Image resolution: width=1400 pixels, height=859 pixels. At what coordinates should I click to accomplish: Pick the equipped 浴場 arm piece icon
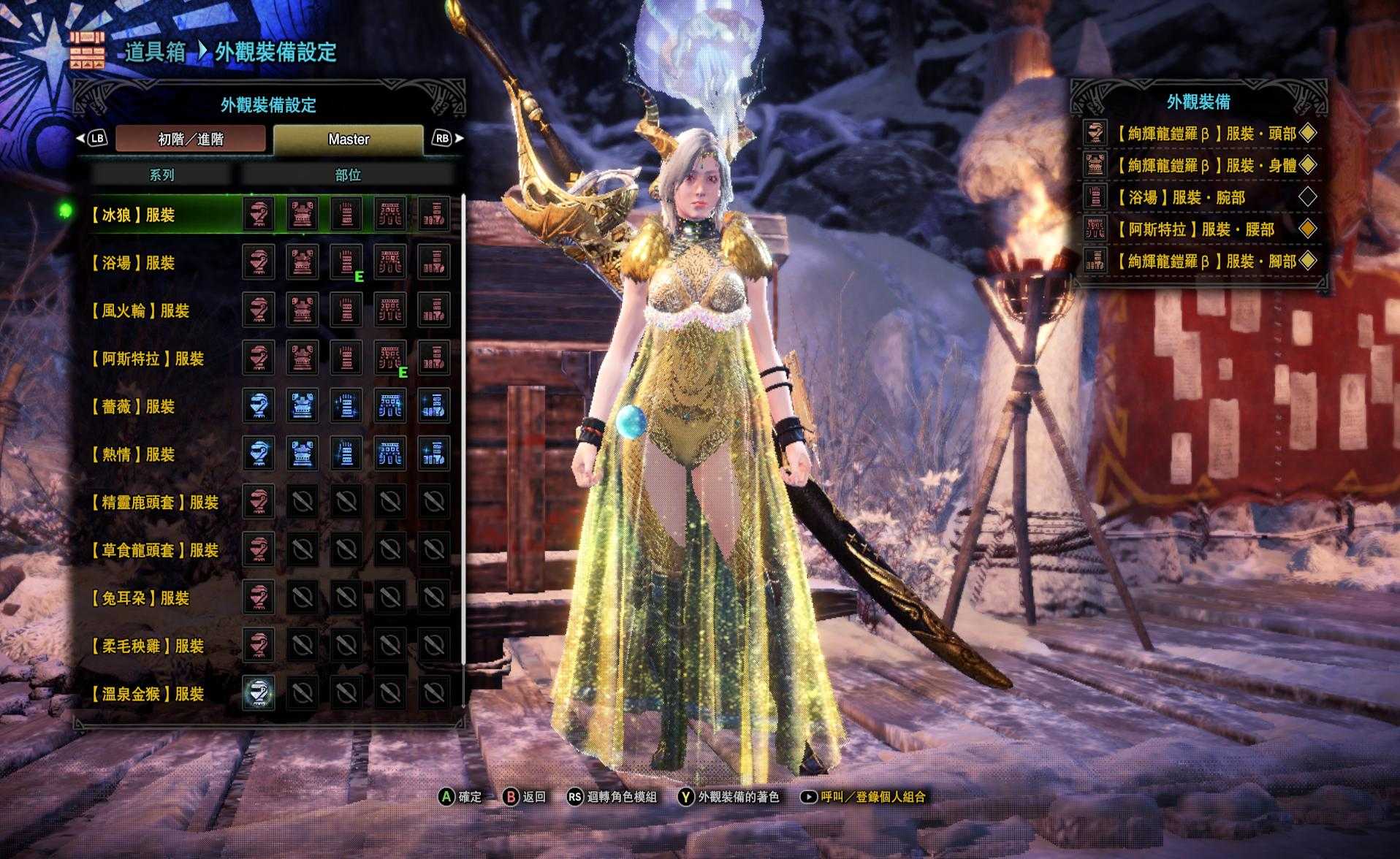tap(346, 262)
